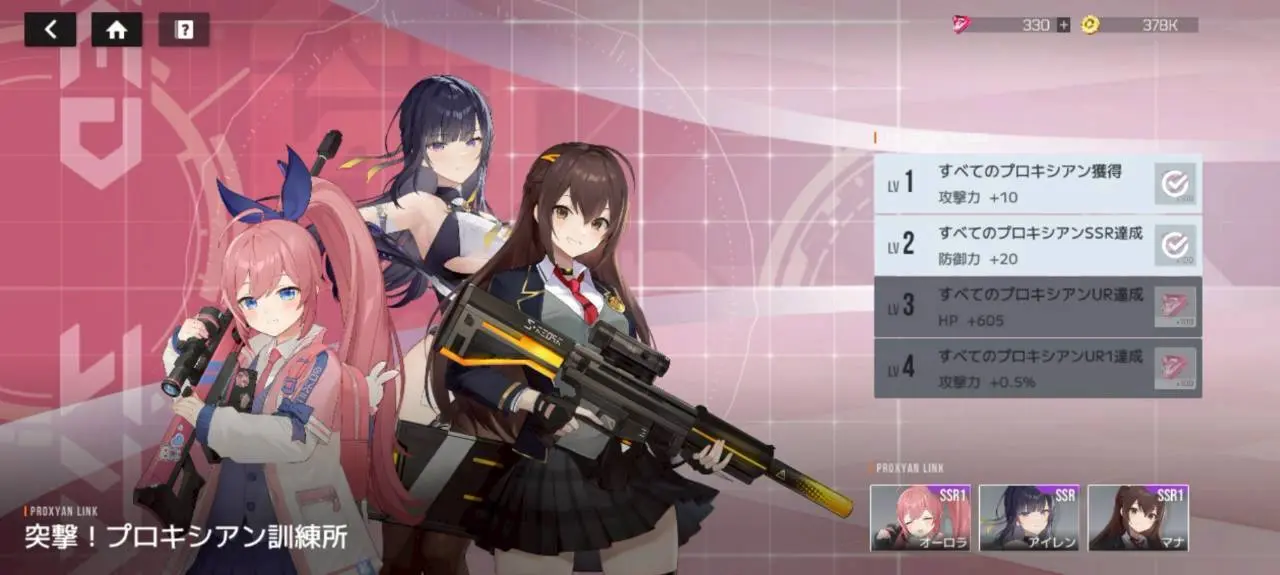Open the オーロラ character portrait
This screenshot has width=1280, height=575.
coord(920,517)
